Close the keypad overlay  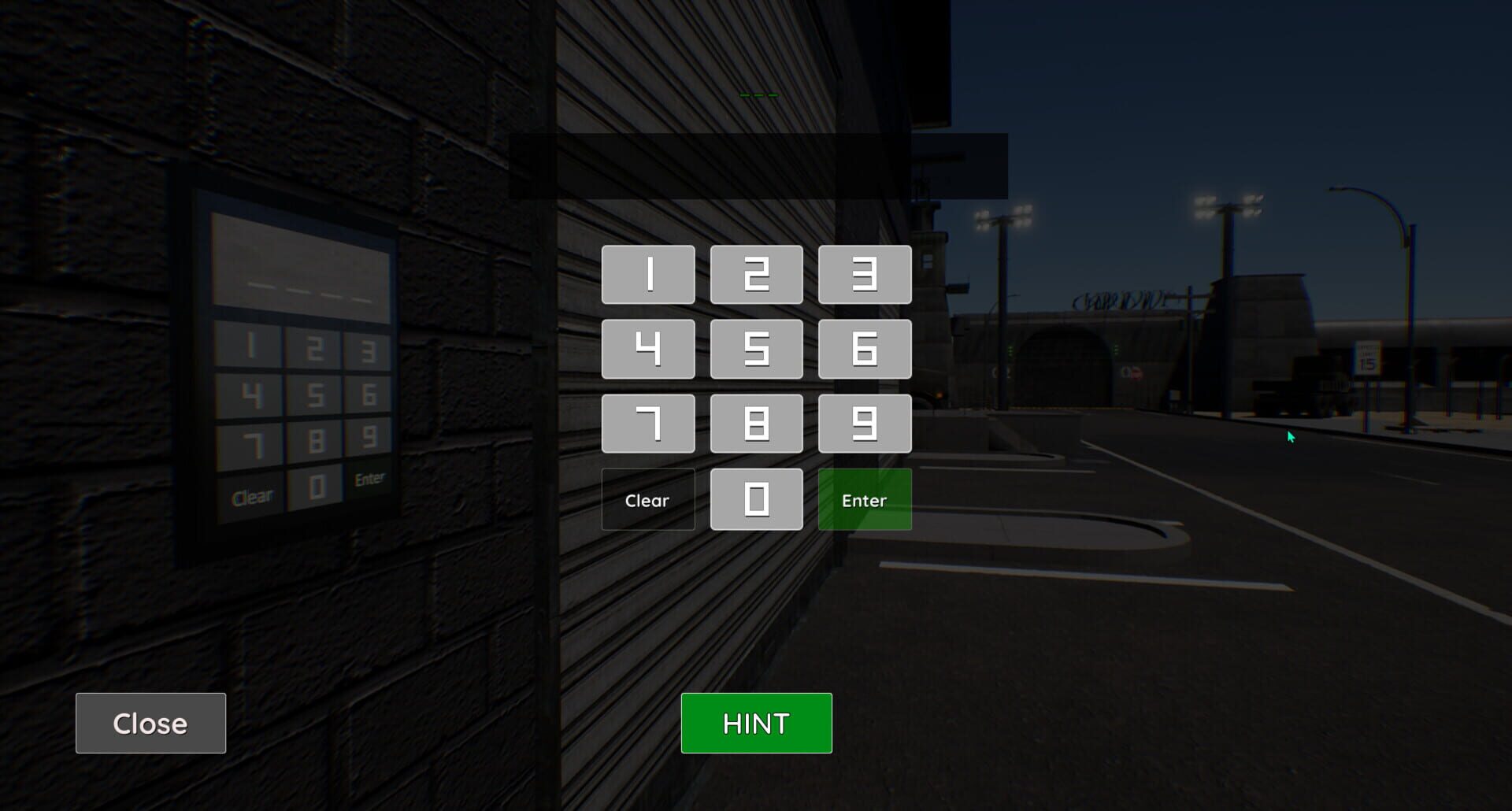[150, 722]
